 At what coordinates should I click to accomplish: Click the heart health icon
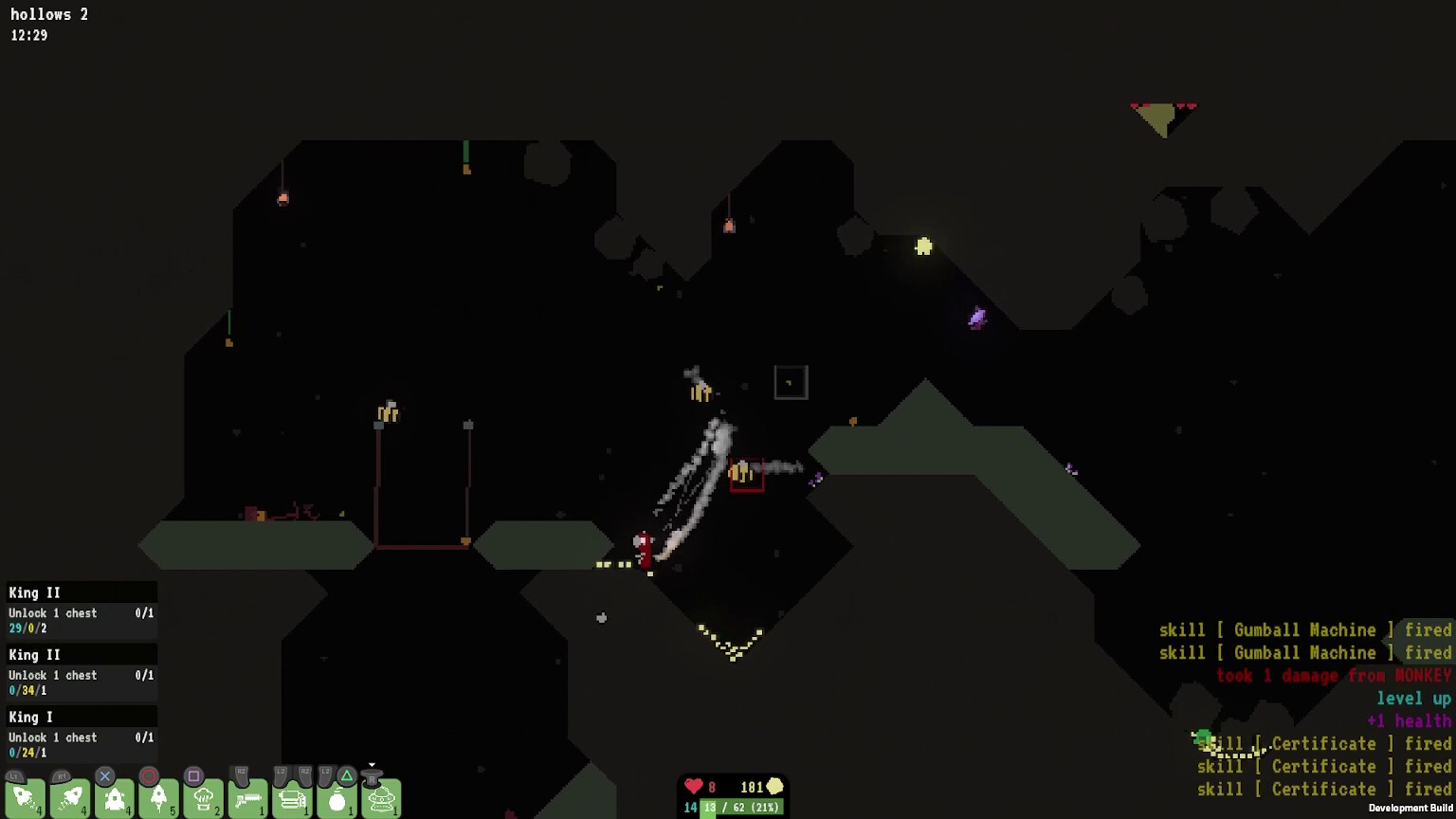[693, 787]
